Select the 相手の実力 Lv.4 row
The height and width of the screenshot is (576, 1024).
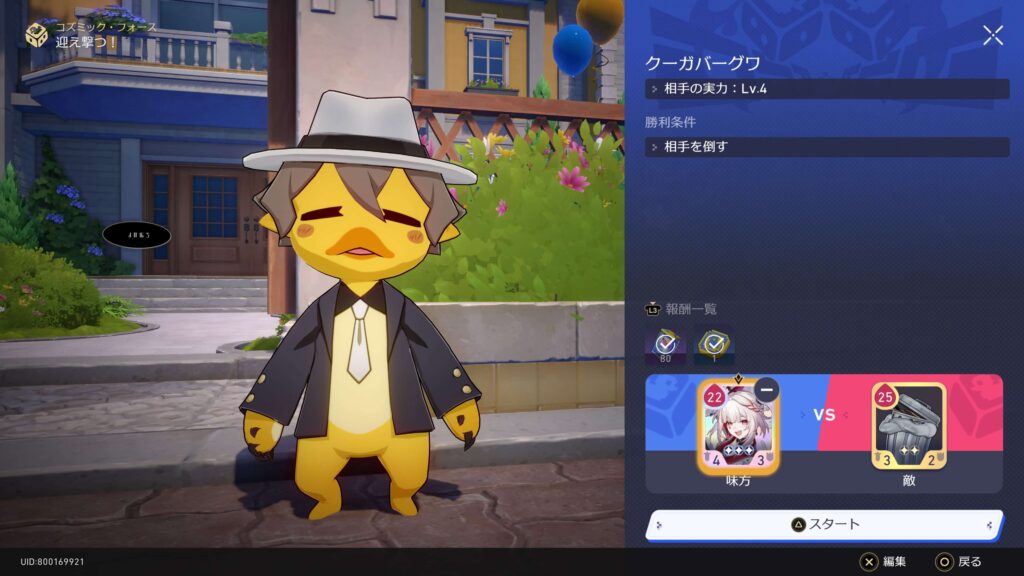coord(827,89)
